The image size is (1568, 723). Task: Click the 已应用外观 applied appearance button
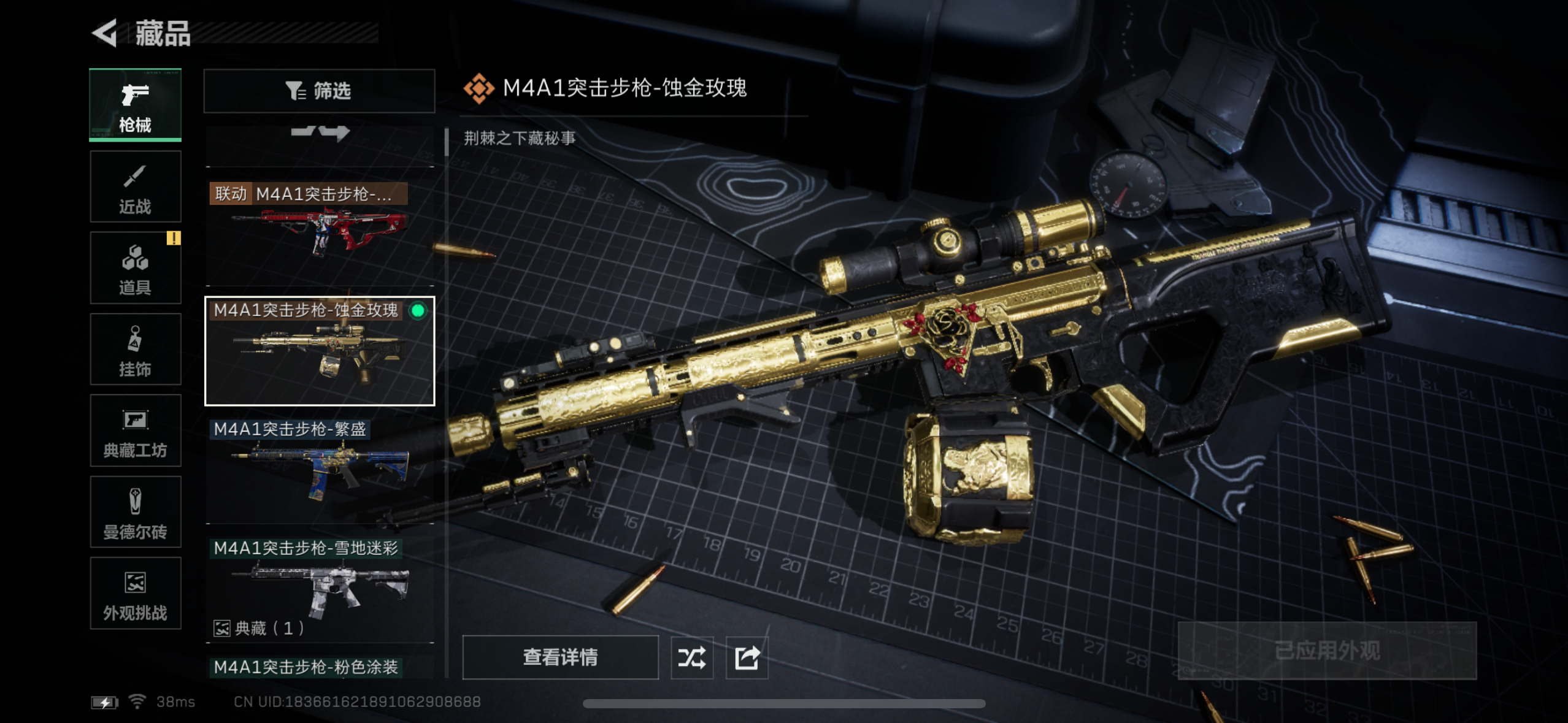pos(1327,651)
